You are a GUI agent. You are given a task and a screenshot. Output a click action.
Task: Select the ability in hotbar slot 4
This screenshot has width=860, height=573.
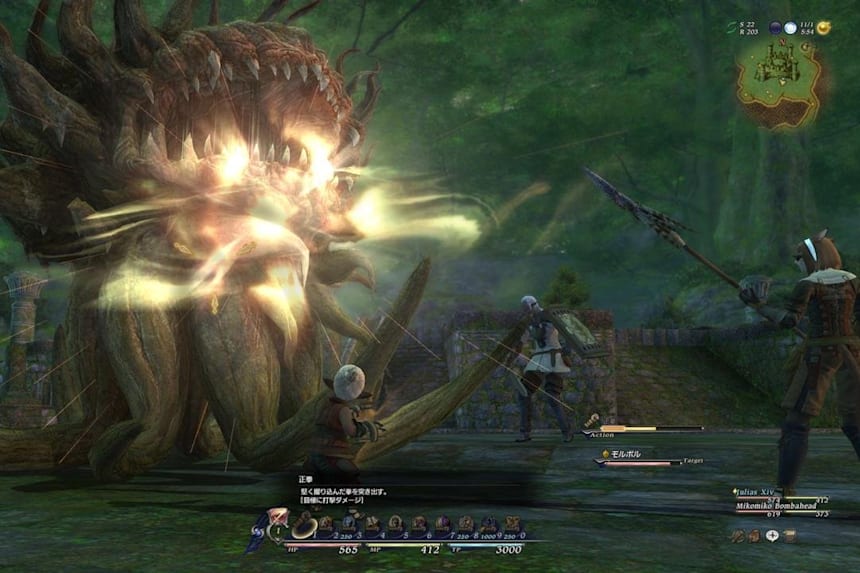[372, 523]
